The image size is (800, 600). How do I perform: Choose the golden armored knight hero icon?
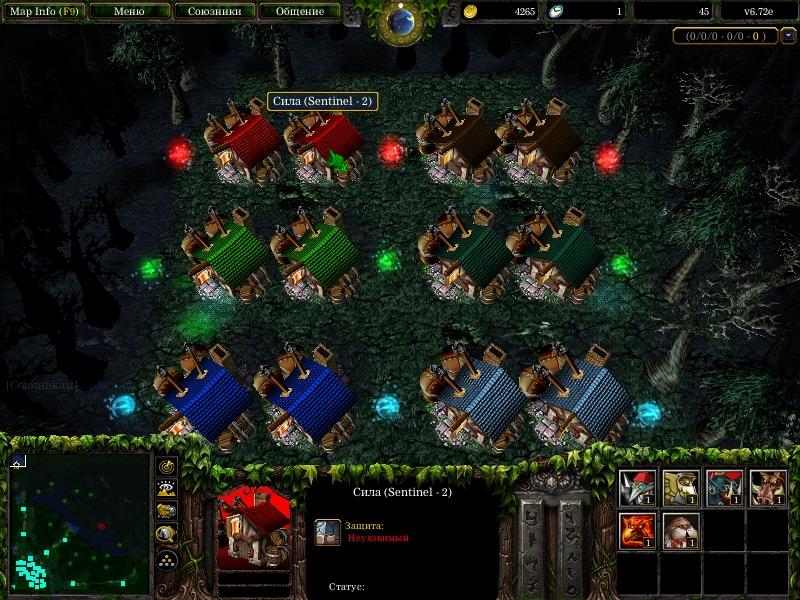[681, 488]
